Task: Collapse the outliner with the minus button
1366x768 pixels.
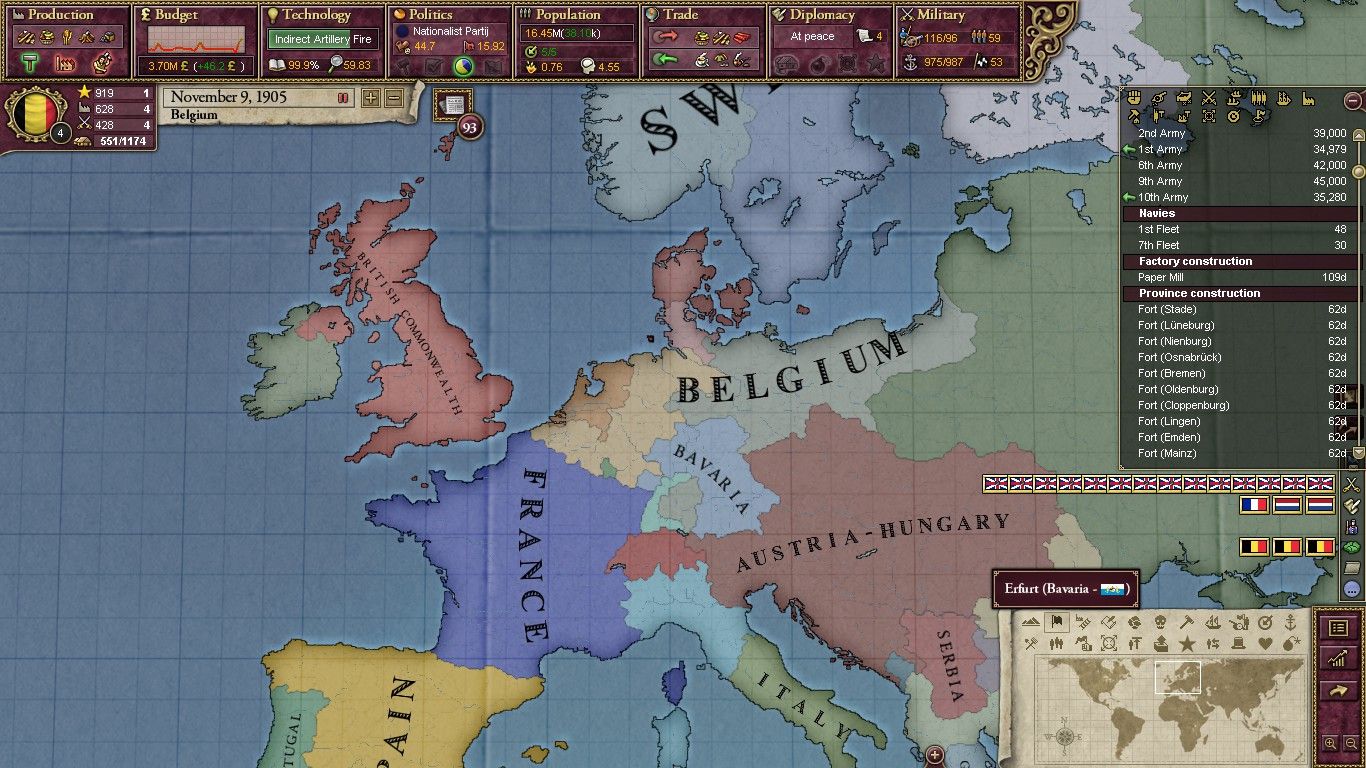Action: pos(1352,100)
